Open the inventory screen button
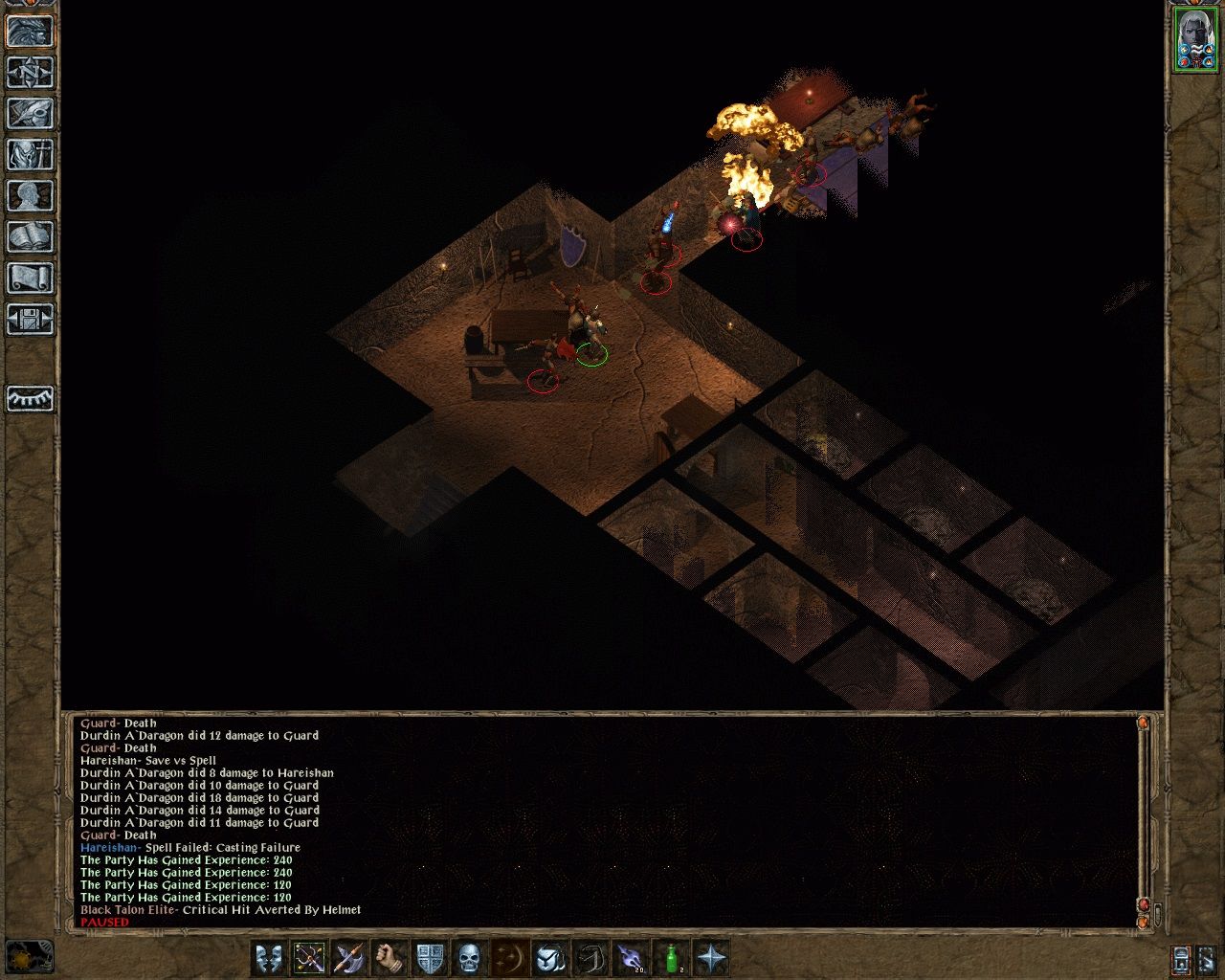This screenshot has height=980, width=1225. [x=30, y=154]
